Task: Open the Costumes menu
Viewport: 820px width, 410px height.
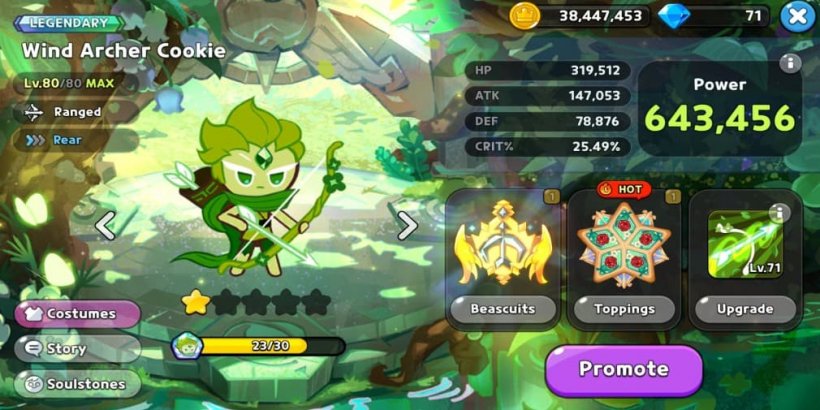Action: coord(78,314)
